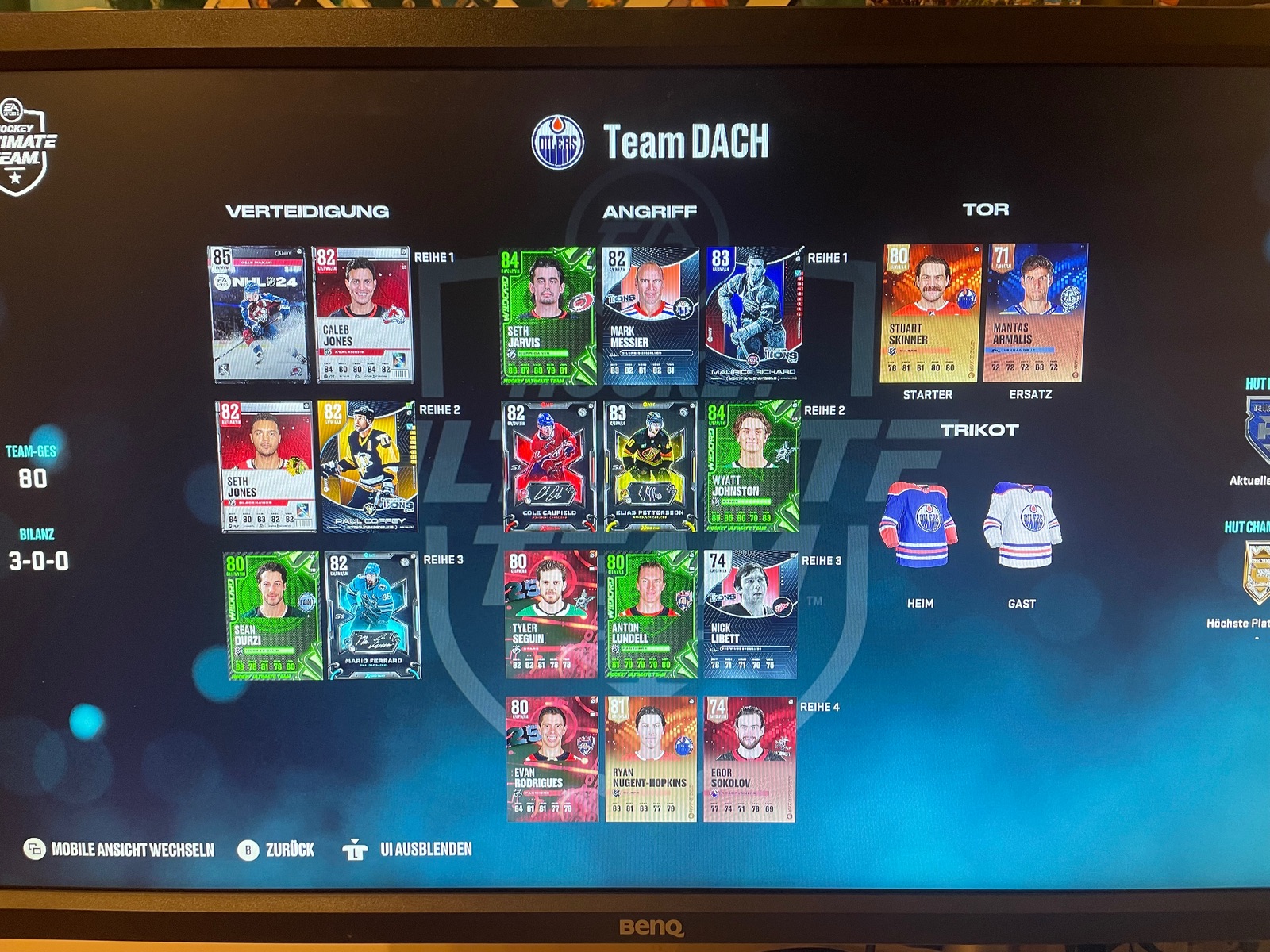Select the Sean Durzi defense card
The height and width of the screenshot is (952, 1270).
271,616
